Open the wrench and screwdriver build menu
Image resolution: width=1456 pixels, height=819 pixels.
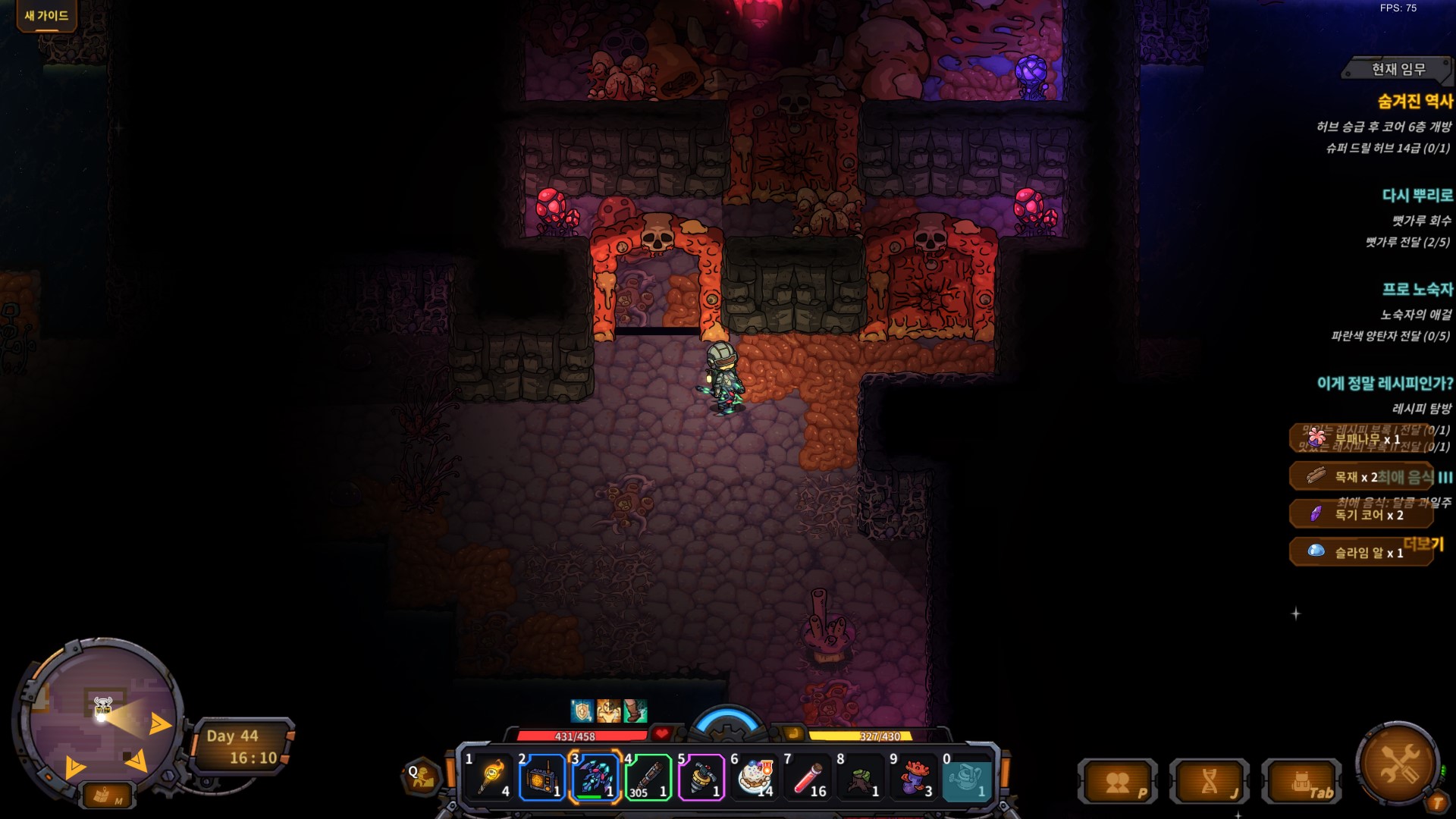[x=1397, y=763]
